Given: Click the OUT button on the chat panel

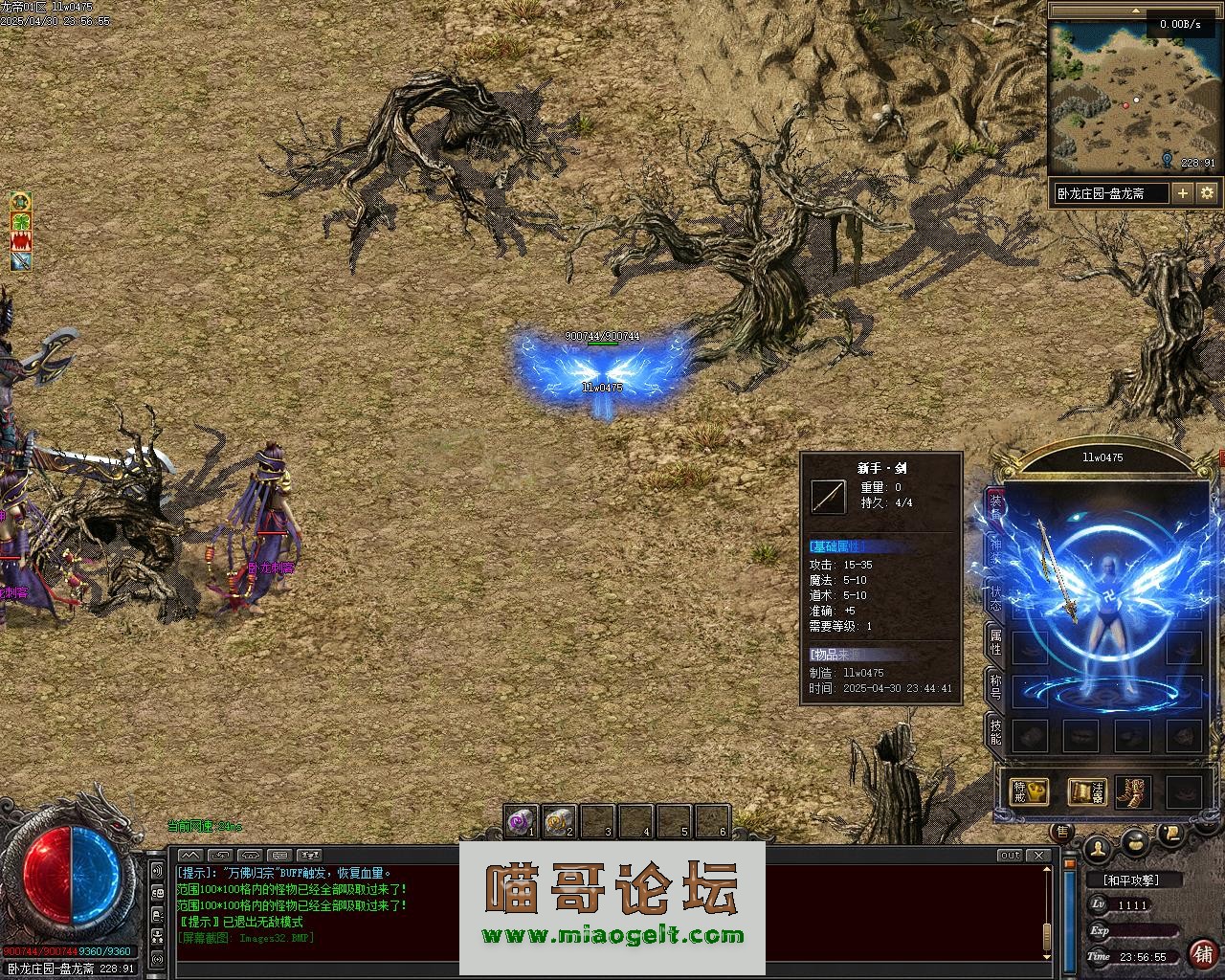Looking at the screenshot, I should (1010, 855).
